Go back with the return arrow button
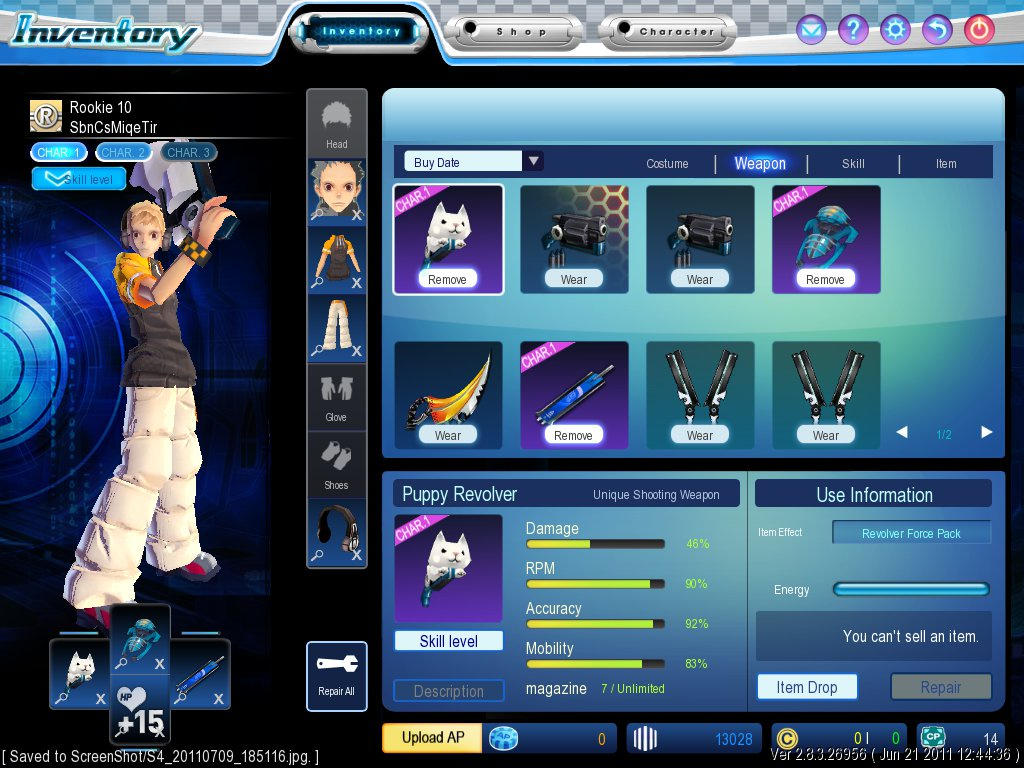Image resolution: width=1024 pixels, height=768 pixels. pos(937,30)
